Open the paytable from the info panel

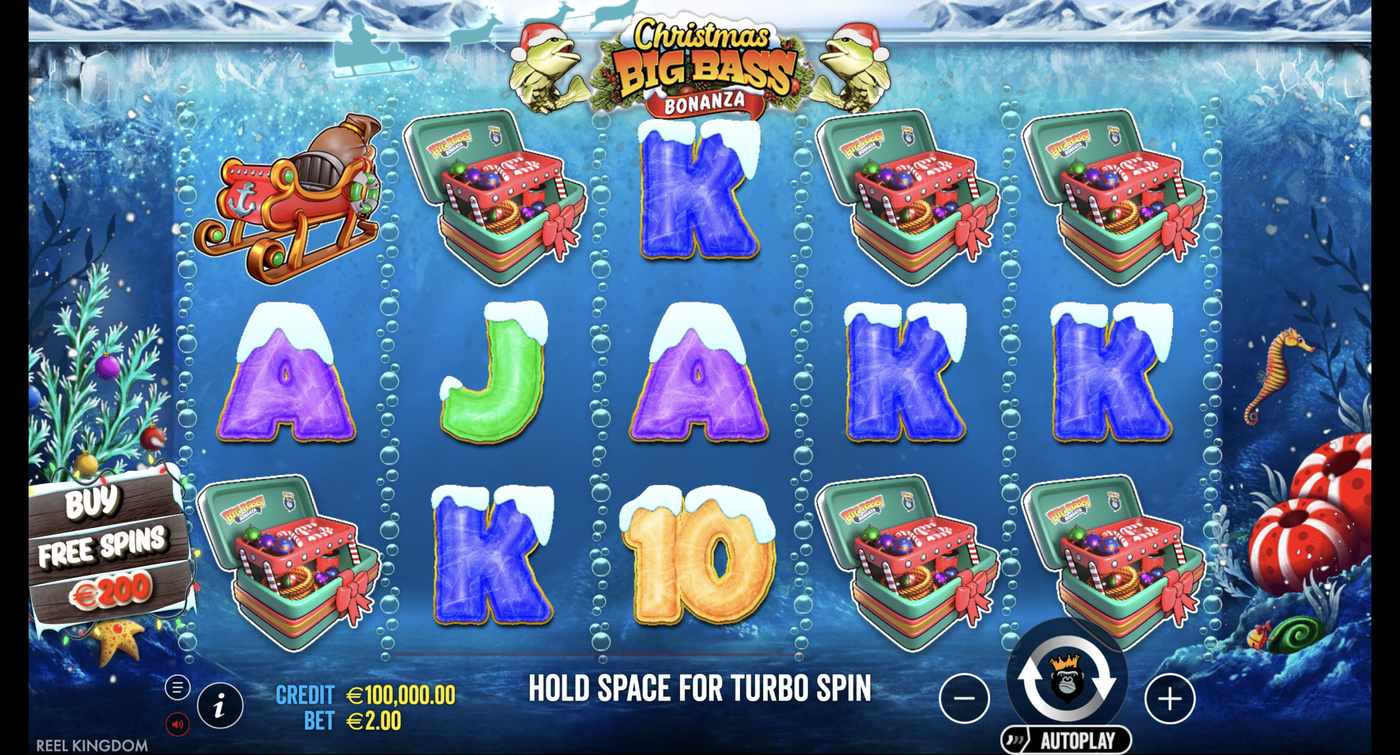(219, 705)
